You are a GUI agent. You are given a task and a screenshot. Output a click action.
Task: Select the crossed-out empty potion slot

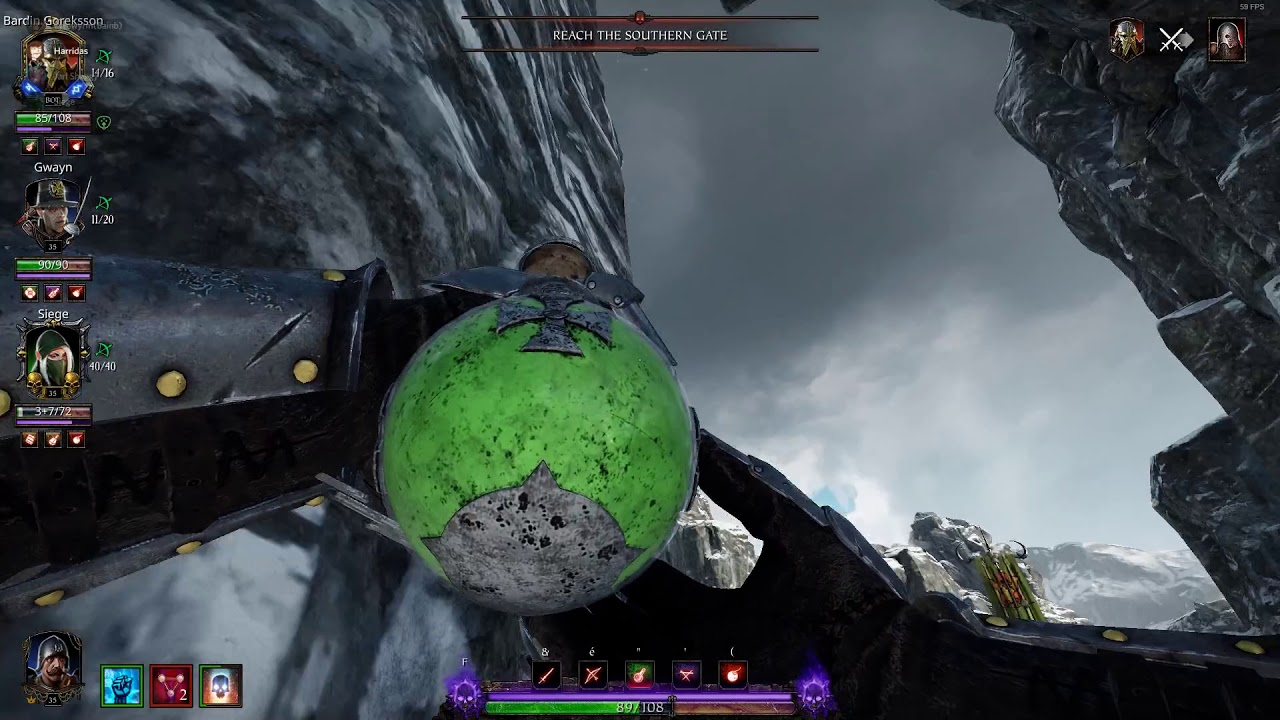point(686,675)
